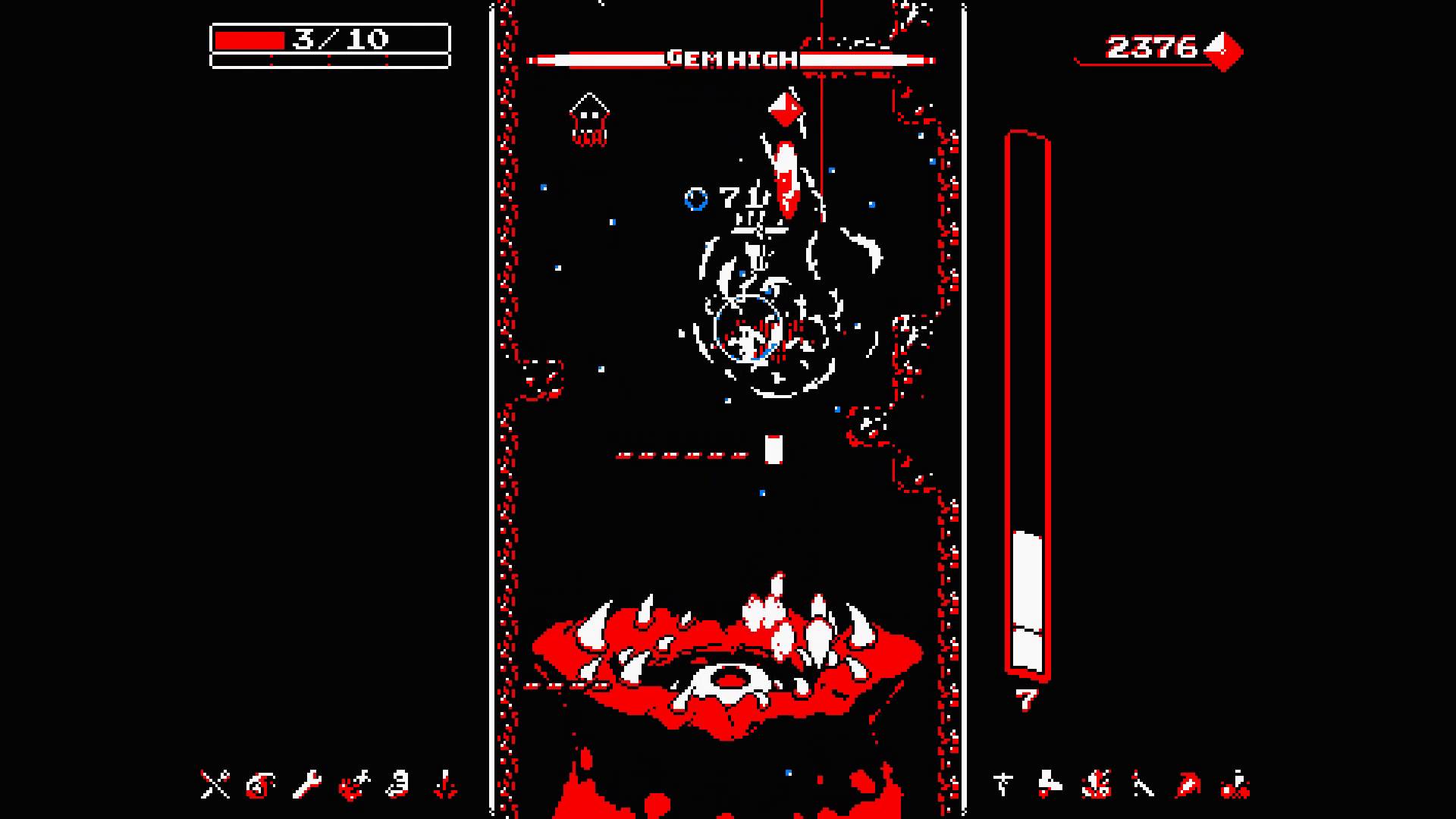This screenshot has height=819, width=1456.
Task: Click the red gem diamond at the top of the well
Action: point(786,108)
